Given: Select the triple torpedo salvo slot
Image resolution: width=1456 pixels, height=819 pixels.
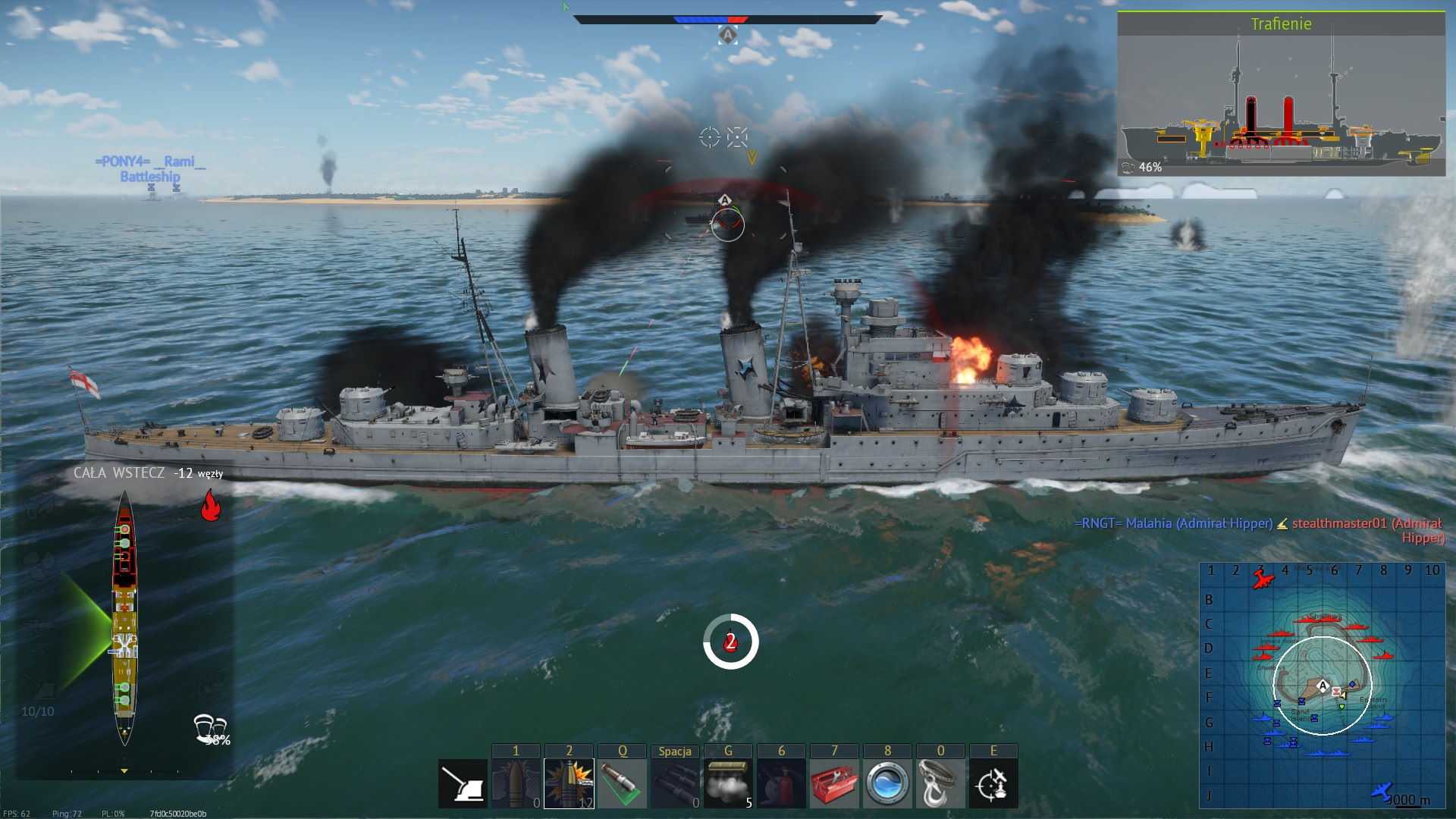Looking at the screenshot, I should pyautogui.click(x=675, y=784).
